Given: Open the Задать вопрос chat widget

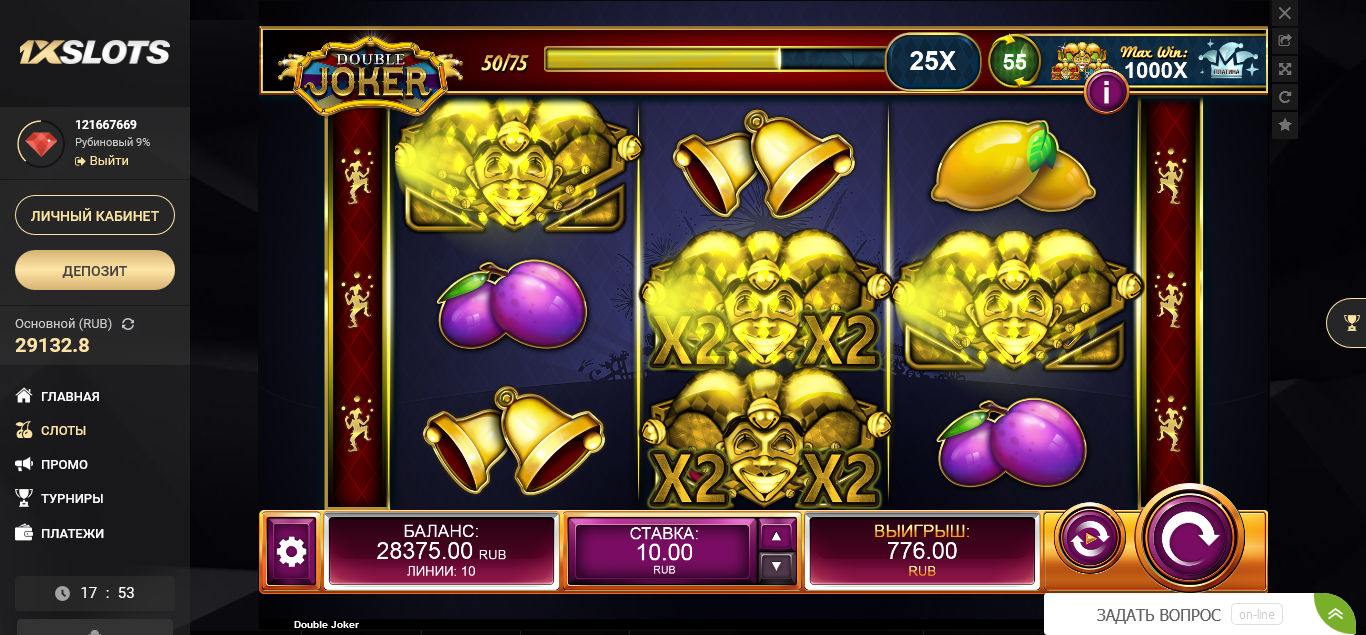Looking at the screenshot, I should (x=1158, y=615).
